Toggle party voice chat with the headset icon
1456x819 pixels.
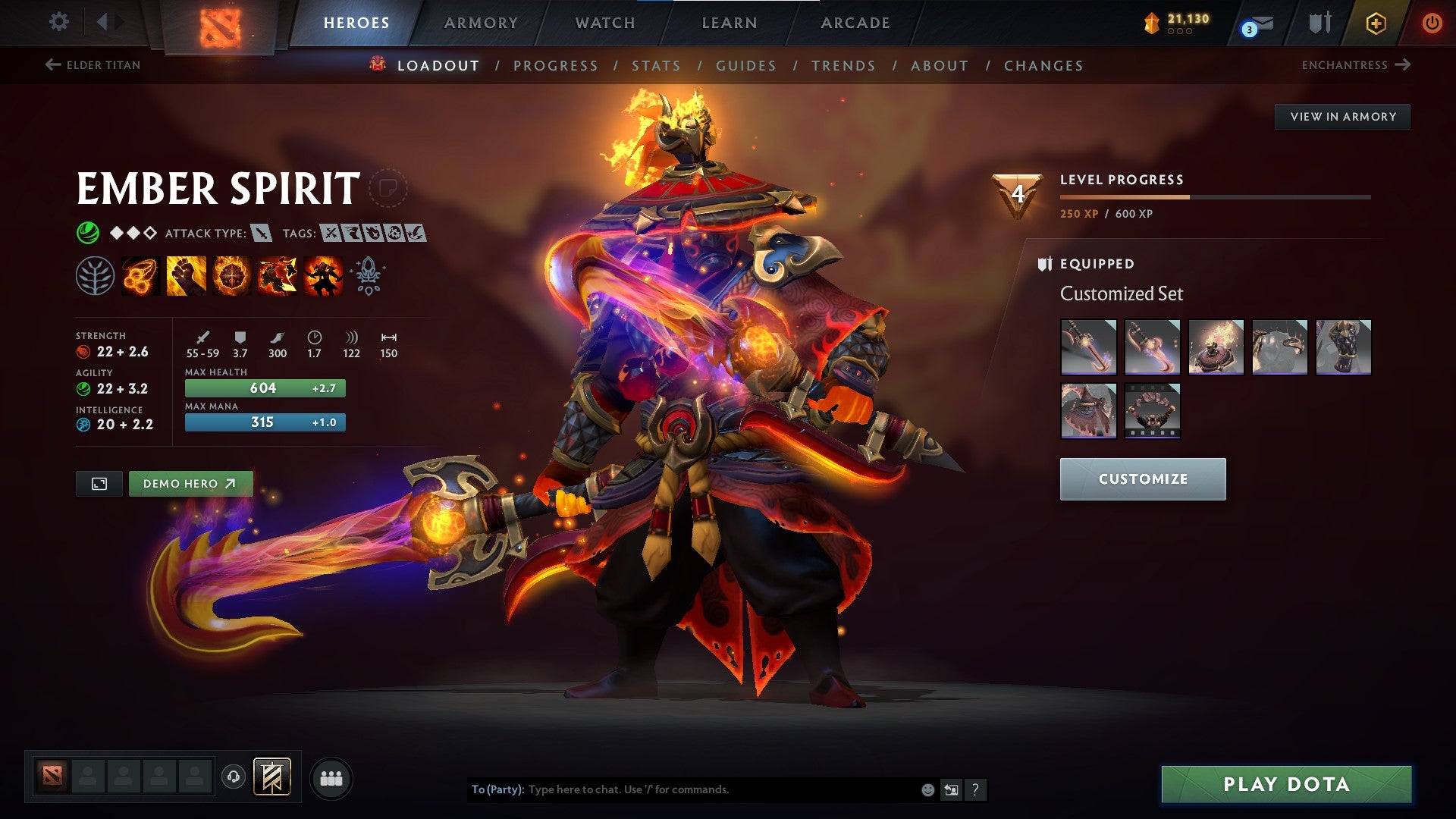pyautogui.click(x=234, y=777)
